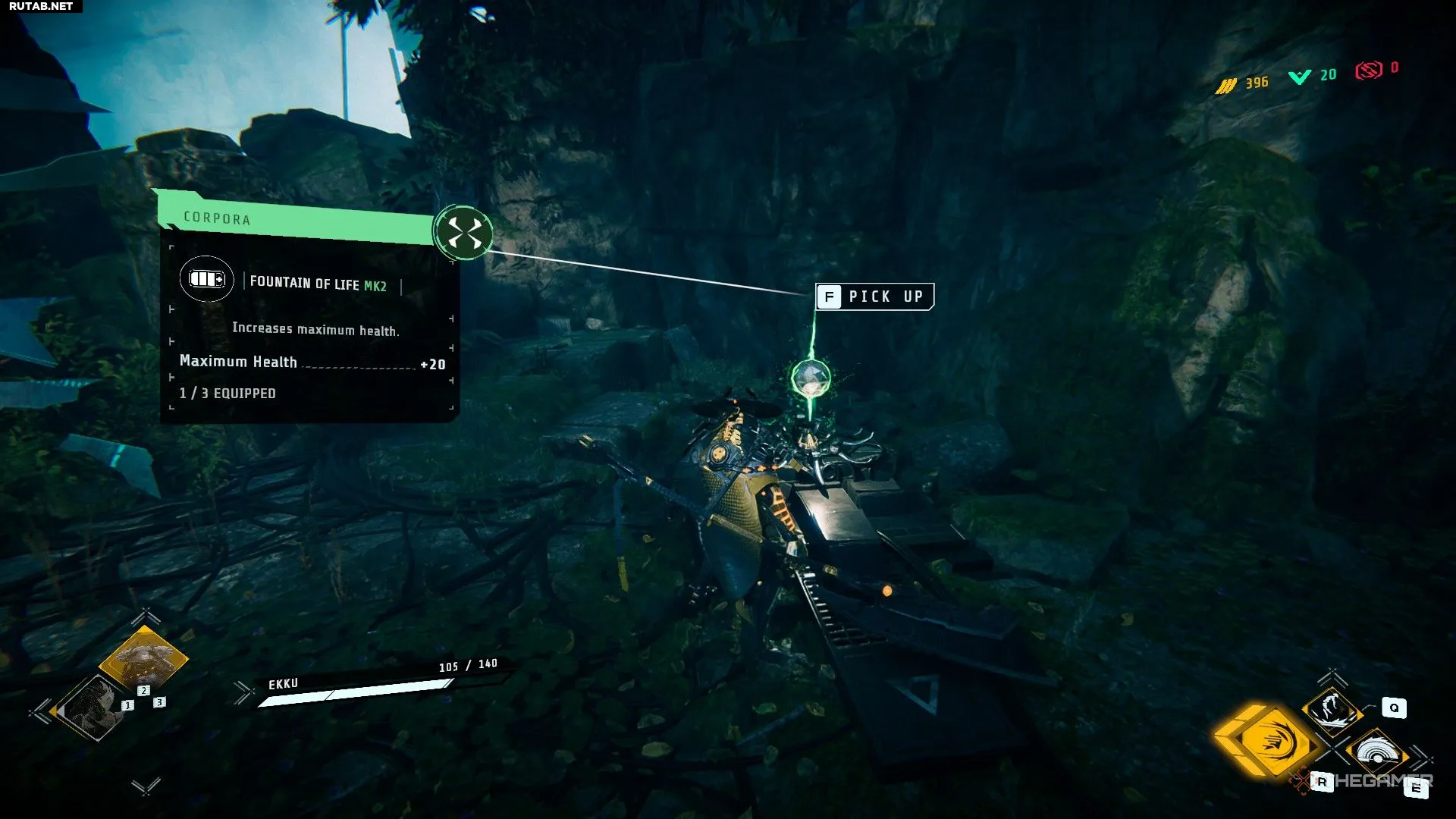
Task: Activate the large glowing yellow ultimate ability
Action: point(1267,741)
